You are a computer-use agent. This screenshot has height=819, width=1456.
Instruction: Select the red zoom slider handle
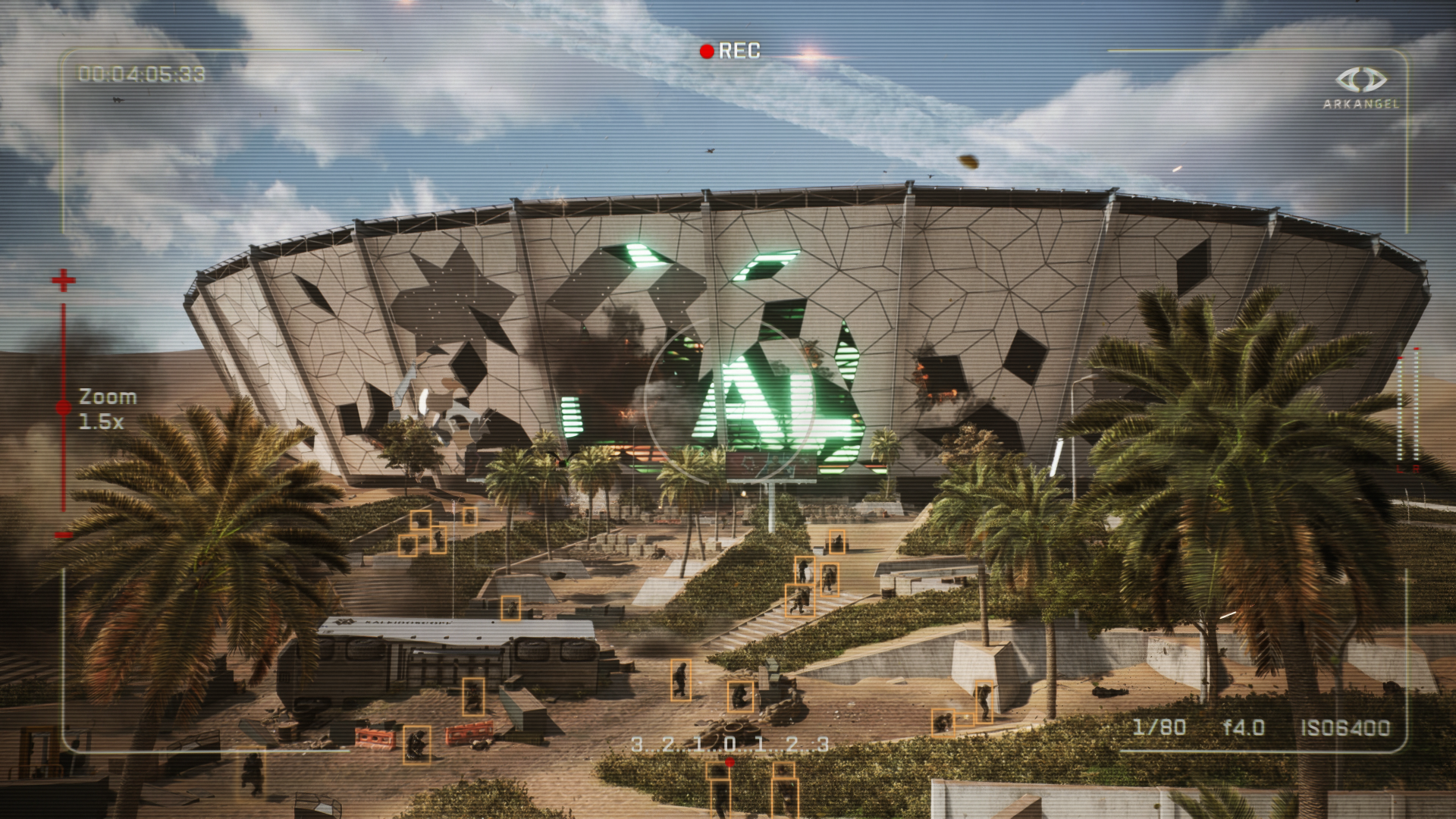[64, 408]
